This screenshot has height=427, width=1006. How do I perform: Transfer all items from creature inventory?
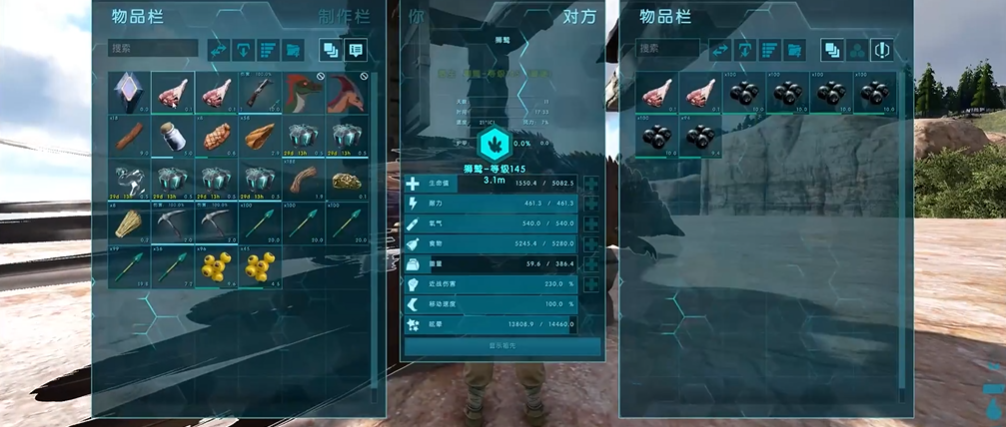(x=720, y=49)
